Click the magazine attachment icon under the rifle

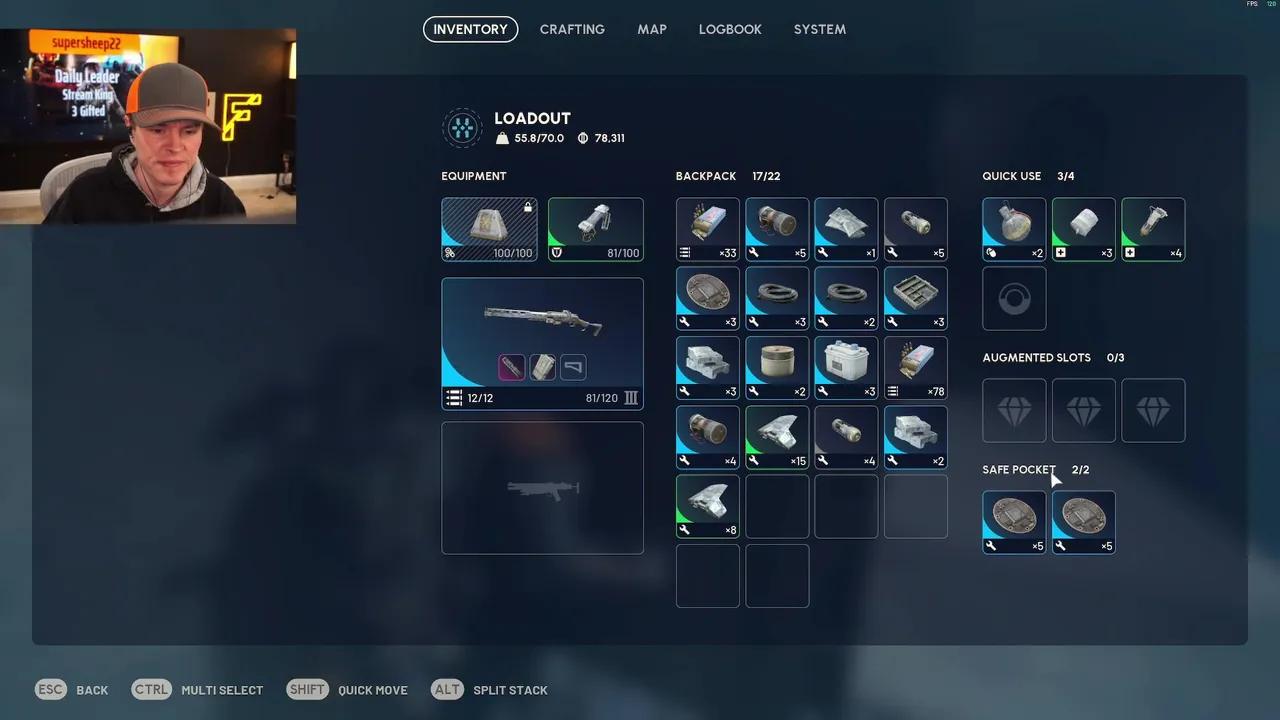coord(542,367)
